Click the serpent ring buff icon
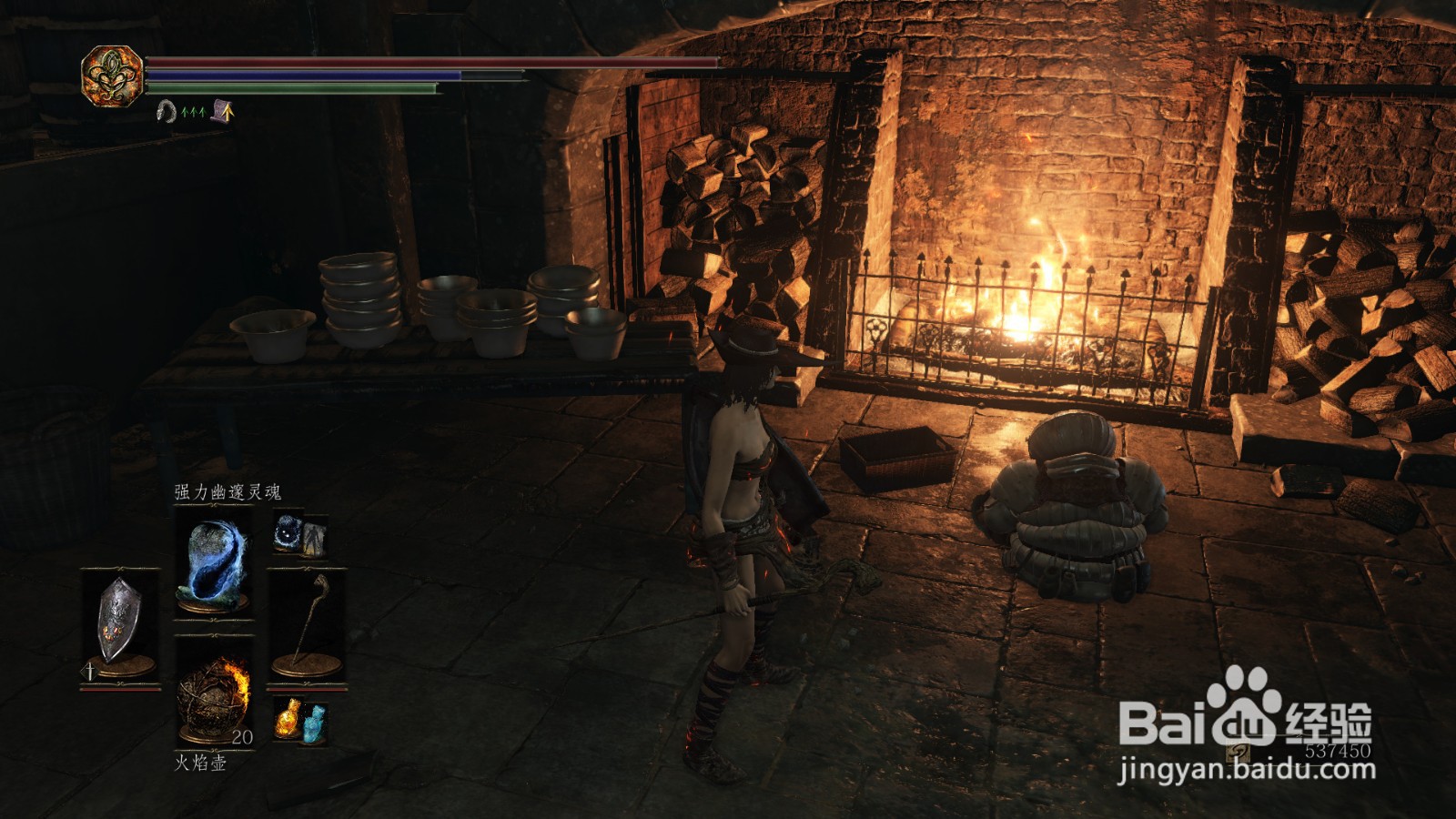1456x819 pixels. [x=166, y=112]
